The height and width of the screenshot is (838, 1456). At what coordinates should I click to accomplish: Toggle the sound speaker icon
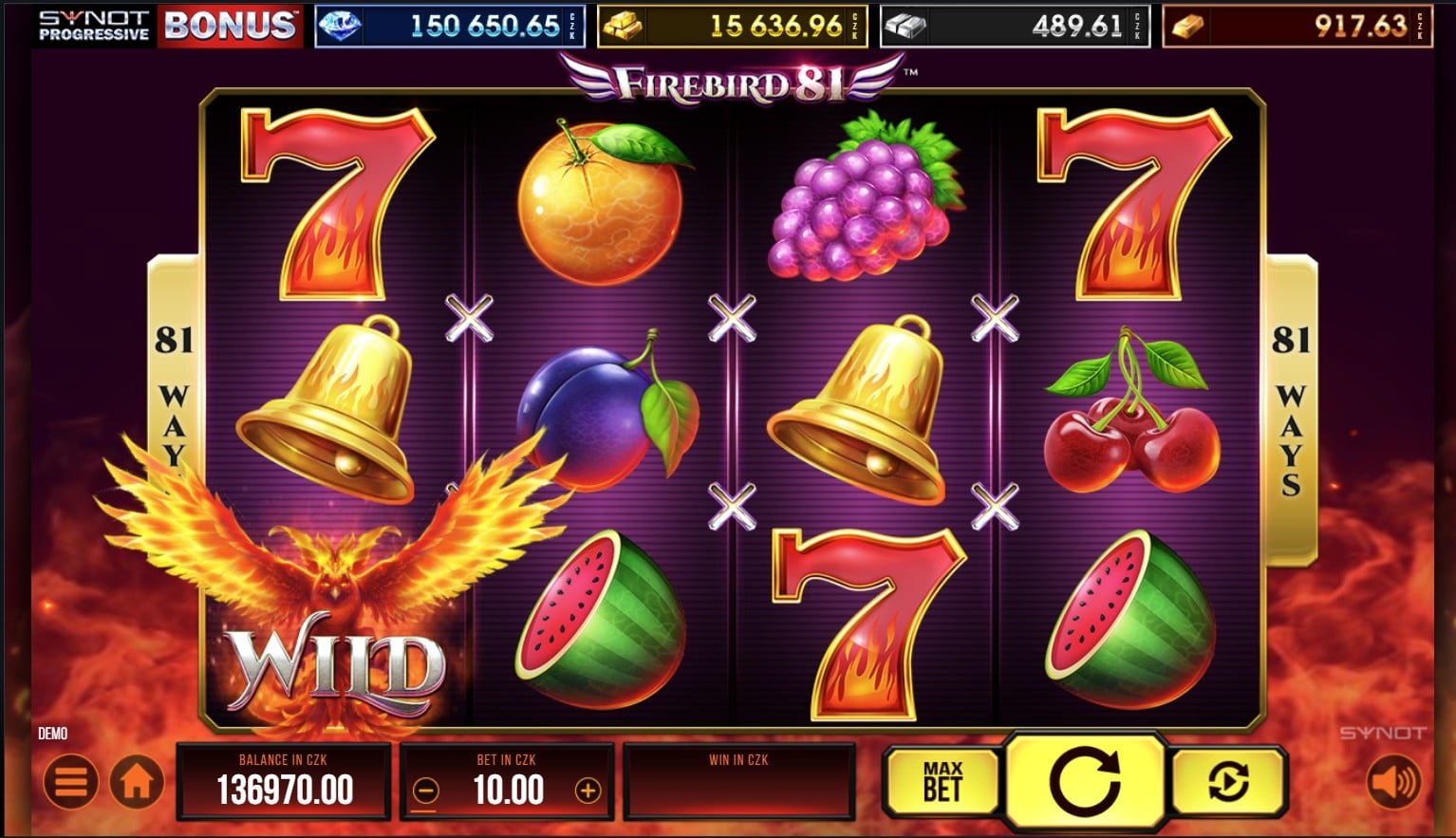pyautogui.click(x=1392, y=783)
